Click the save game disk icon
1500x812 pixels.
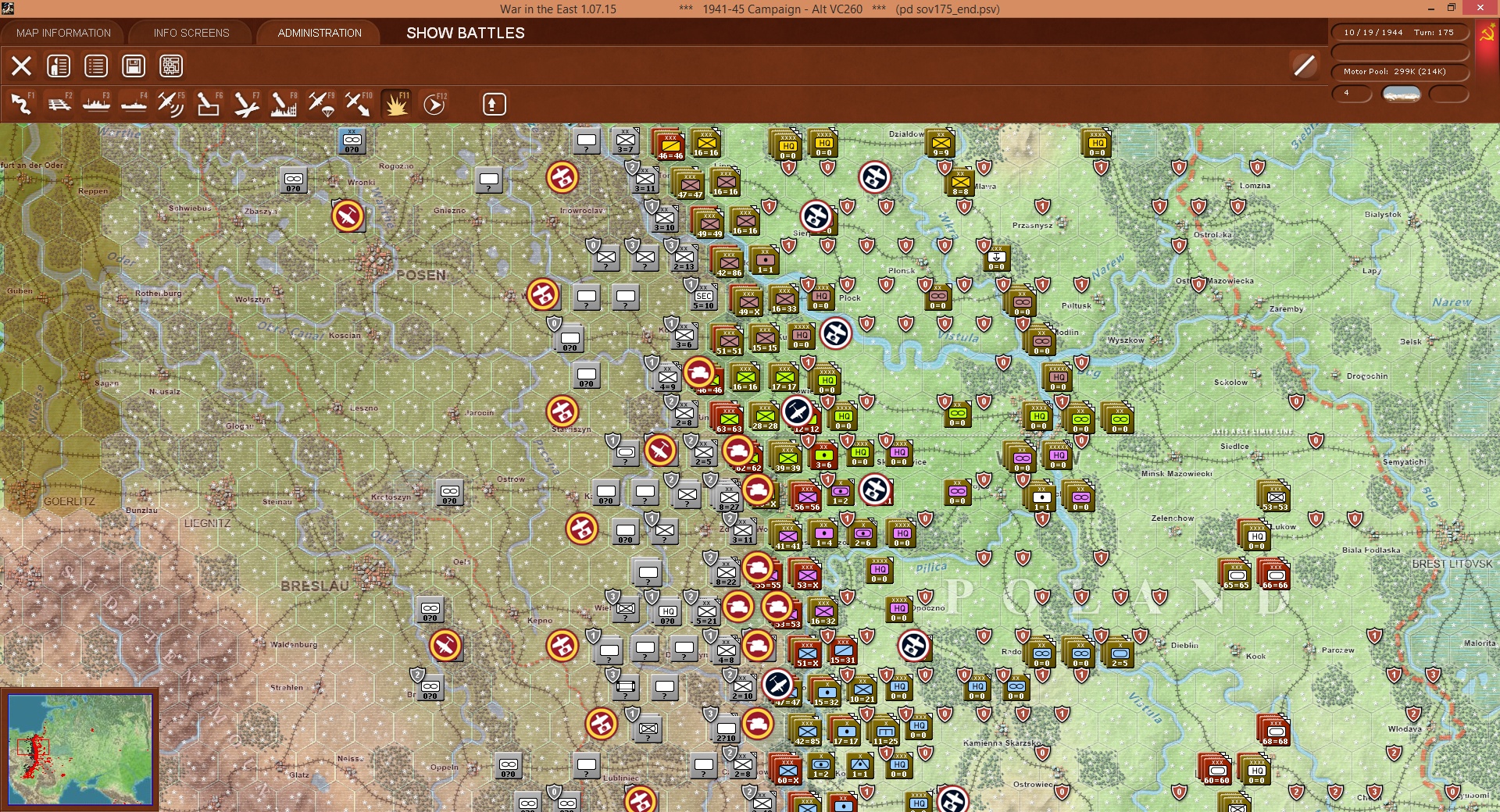click(133, 66)
